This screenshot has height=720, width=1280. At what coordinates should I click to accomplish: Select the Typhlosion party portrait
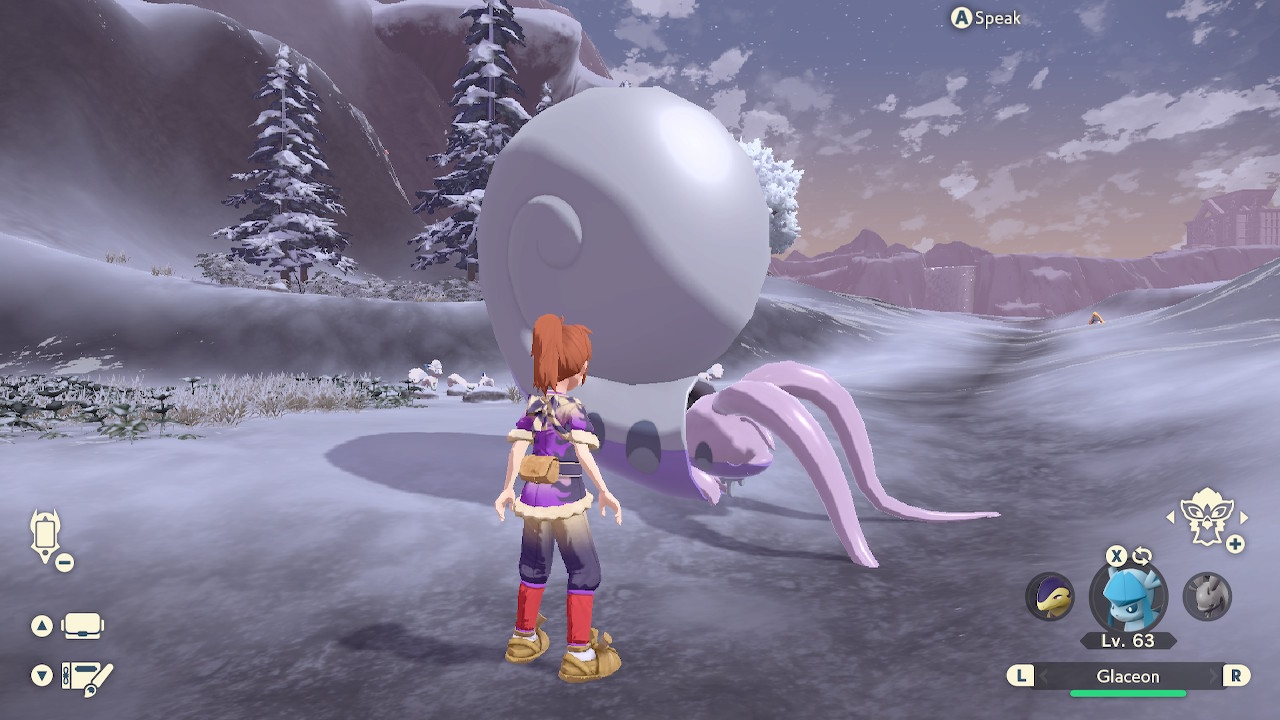pyautogui.click(x=1050, y=596)
